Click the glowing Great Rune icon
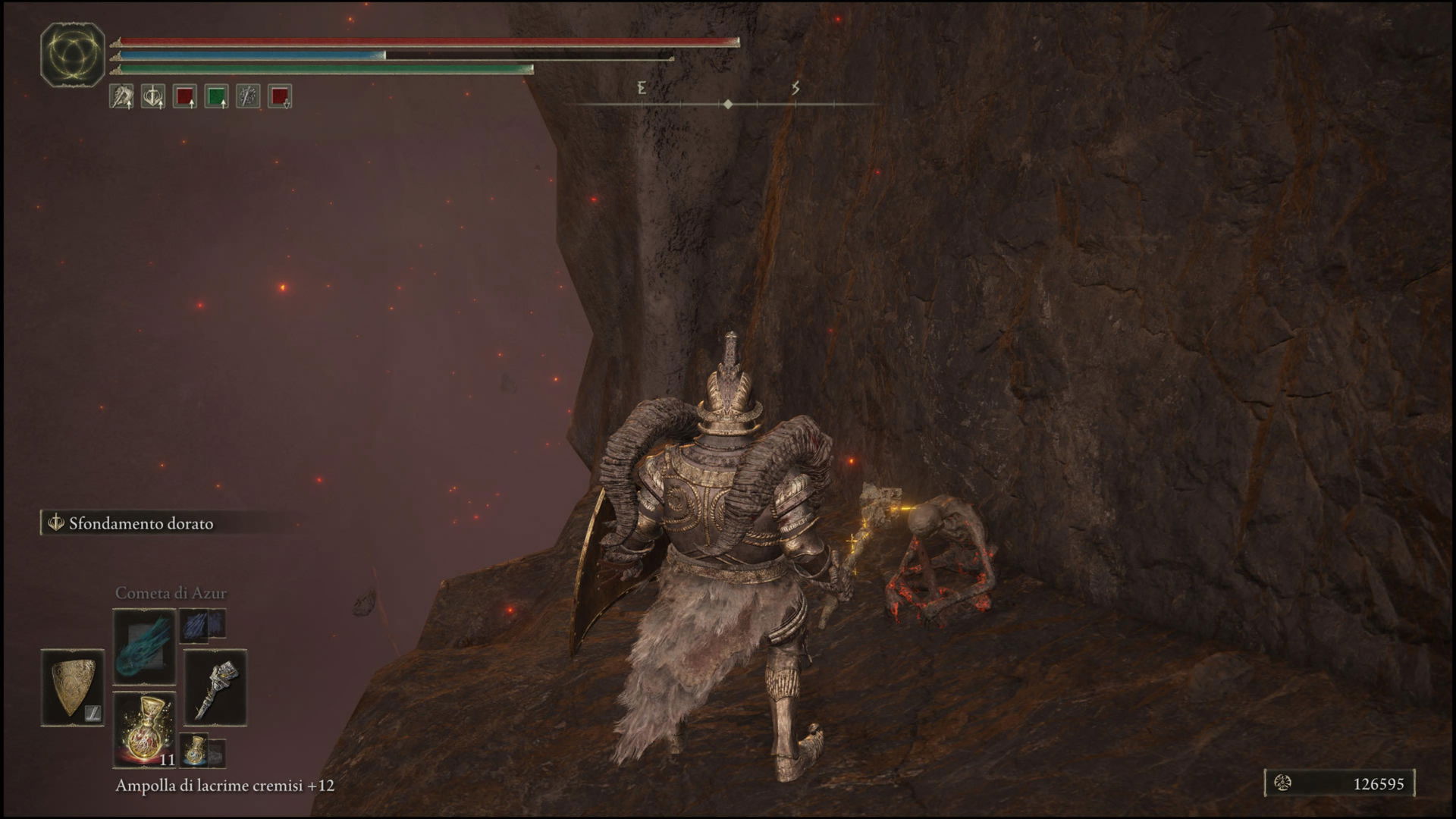The image size is (1456, 819). point(72,54)
